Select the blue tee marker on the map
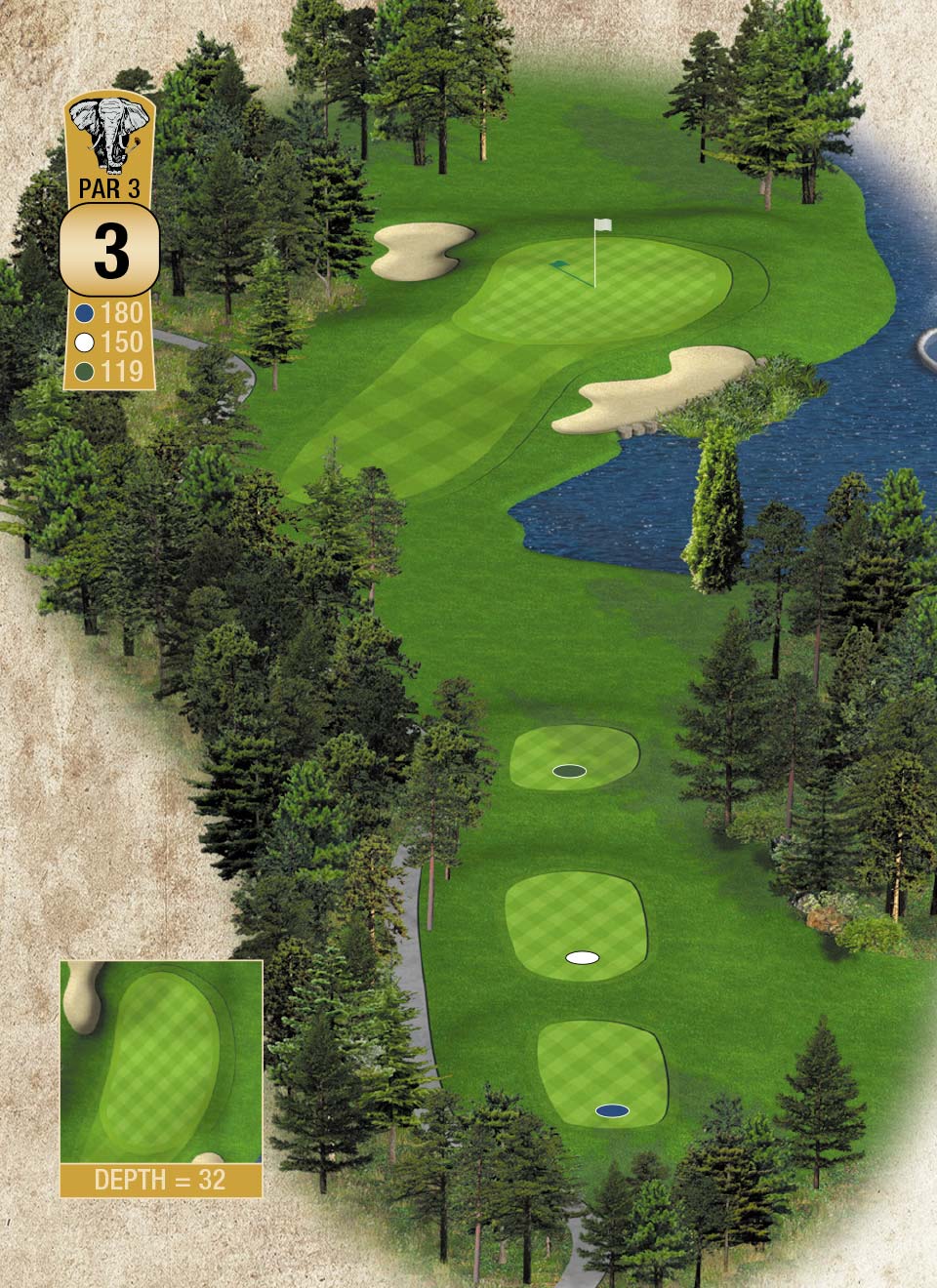Image resolution: width=937 pixels, height=1288 pixels. (x=612, y=1110)
